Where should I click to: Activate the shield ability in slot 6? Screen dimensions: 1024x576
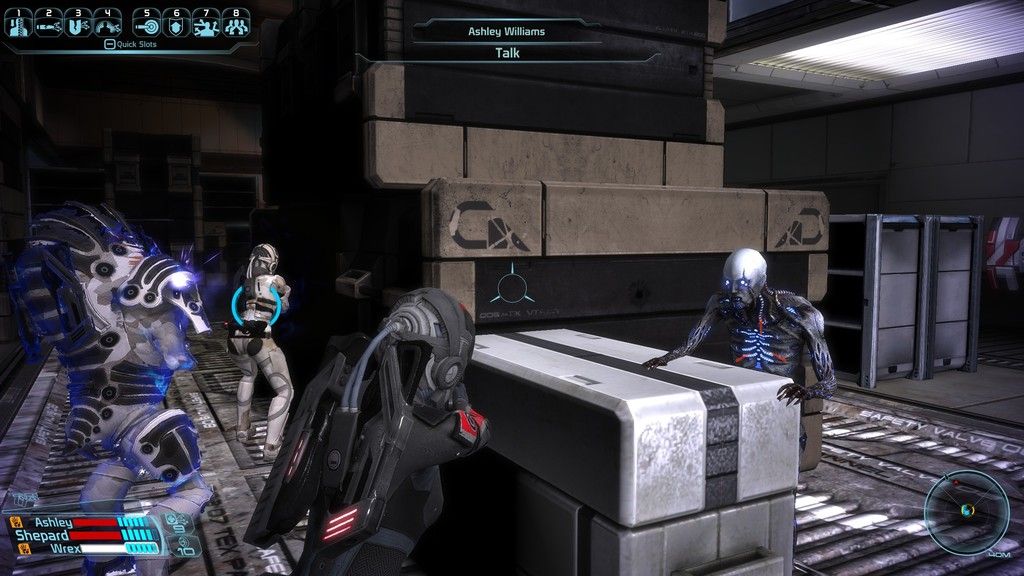177,24
